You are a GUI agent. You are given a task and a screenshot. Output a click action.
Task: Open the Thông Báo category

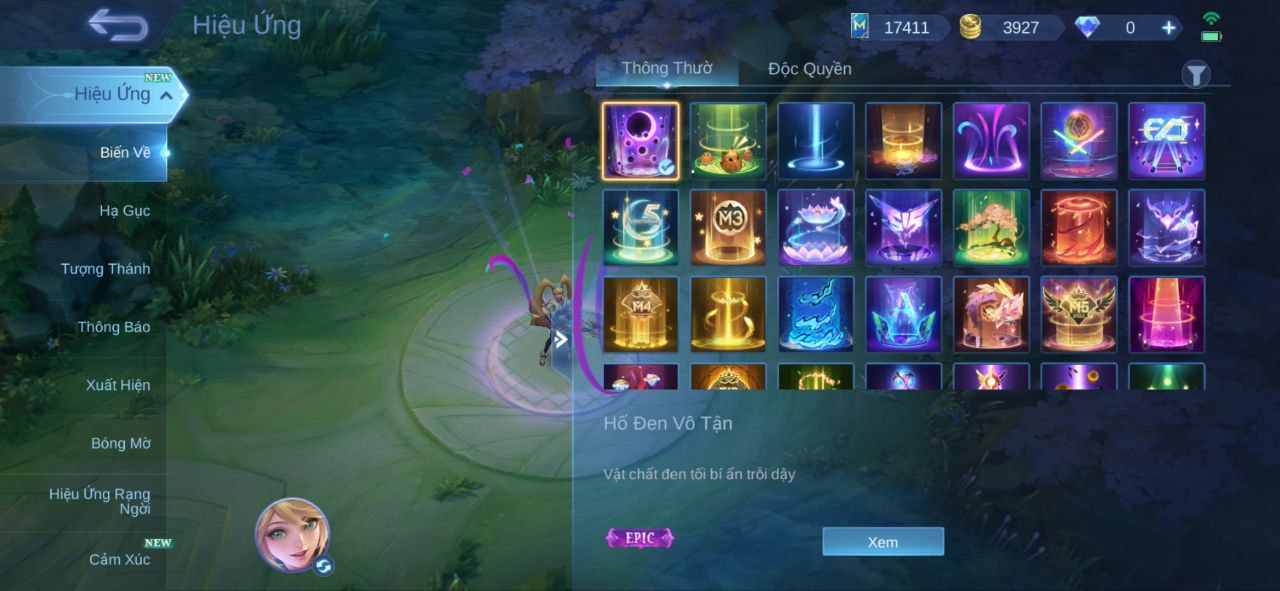coord(113,327)
